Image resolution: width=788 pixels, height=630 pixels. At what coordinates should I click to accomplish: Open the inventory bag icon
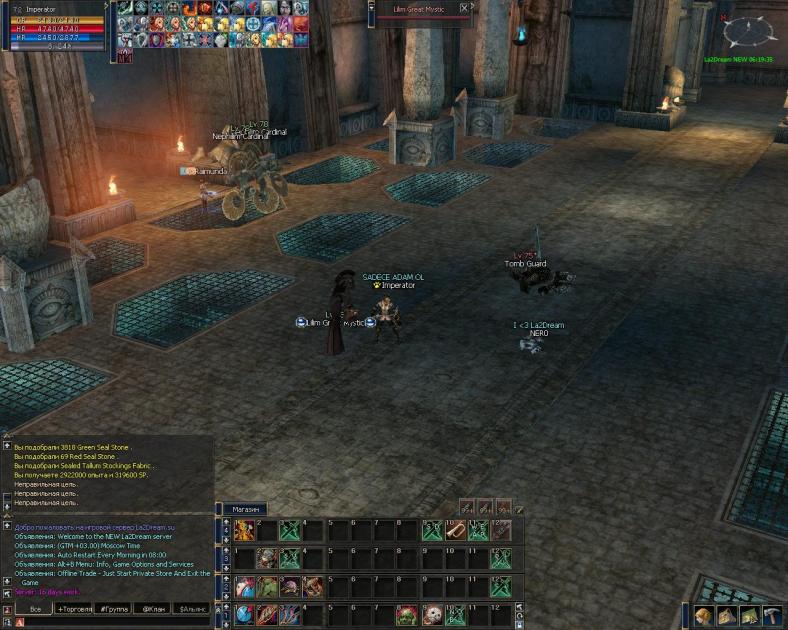click(727, 615)
